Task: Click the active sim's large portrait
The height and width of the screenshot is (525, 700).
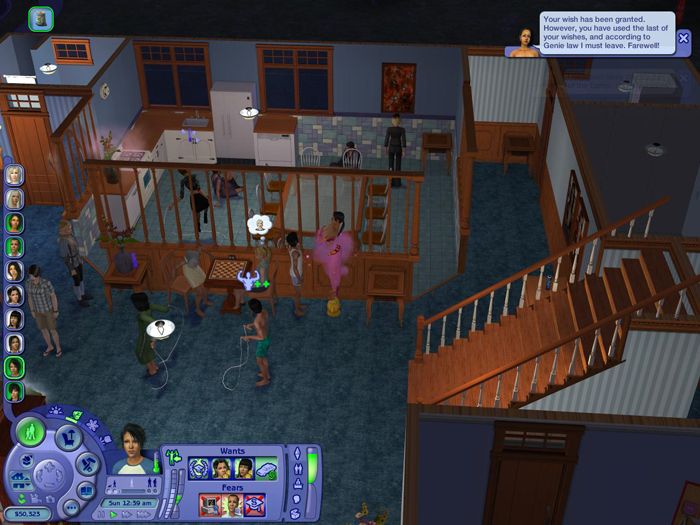Action: click(x=132, y=448)
